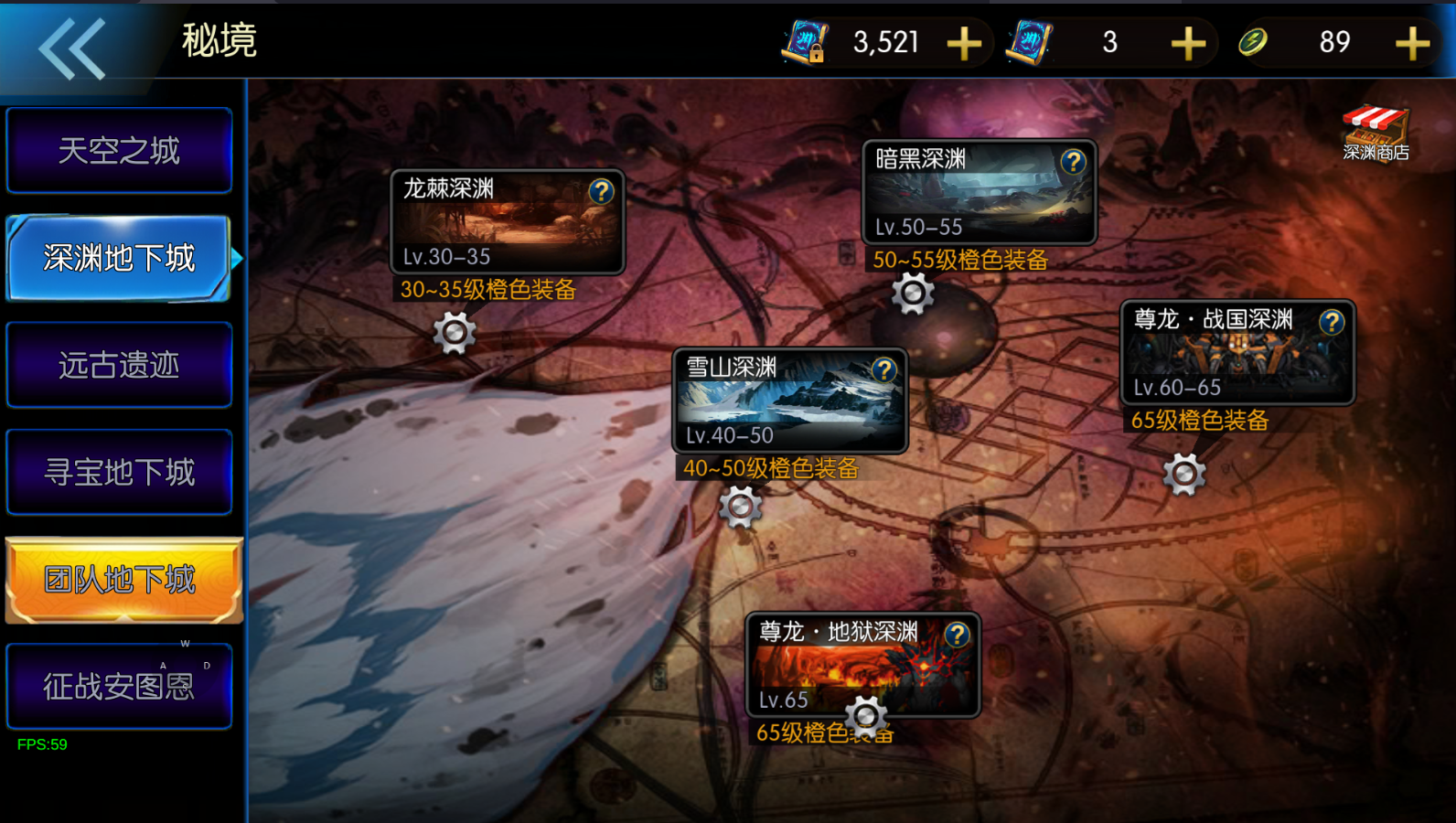Open the 征战安图恩 tab
Image resolution: width=1456 pixels, height=823 pixels.
[119, 686]
